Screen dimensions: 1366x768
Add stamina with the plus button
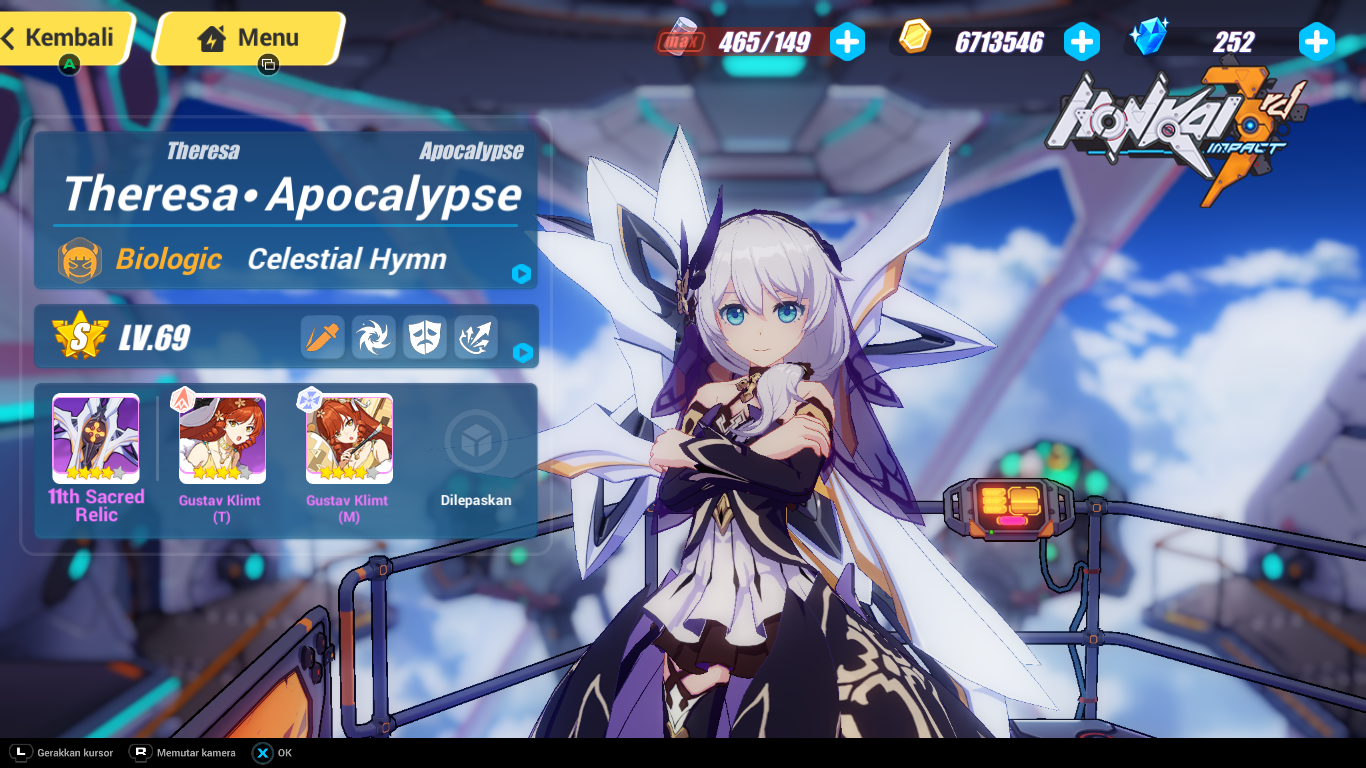click(x=847, y=42)
